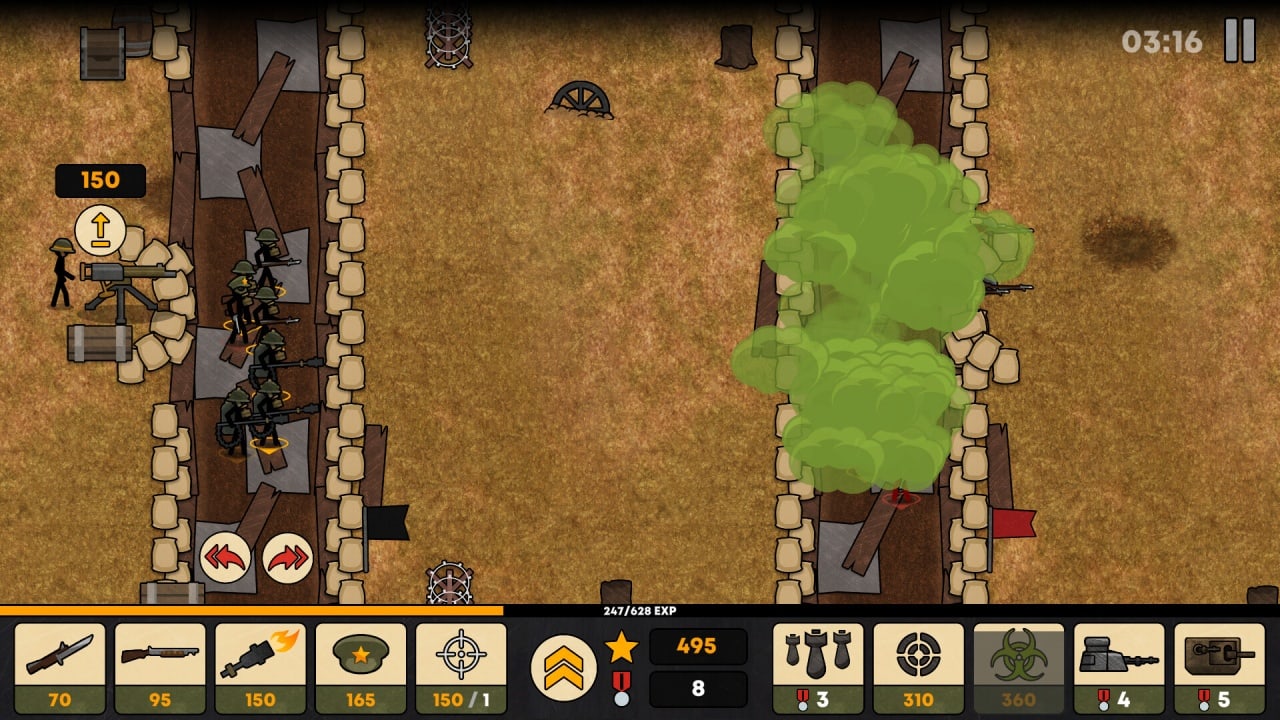Activate the round target ability for 310
The image size is (1280, 720).
coord(918,668)
